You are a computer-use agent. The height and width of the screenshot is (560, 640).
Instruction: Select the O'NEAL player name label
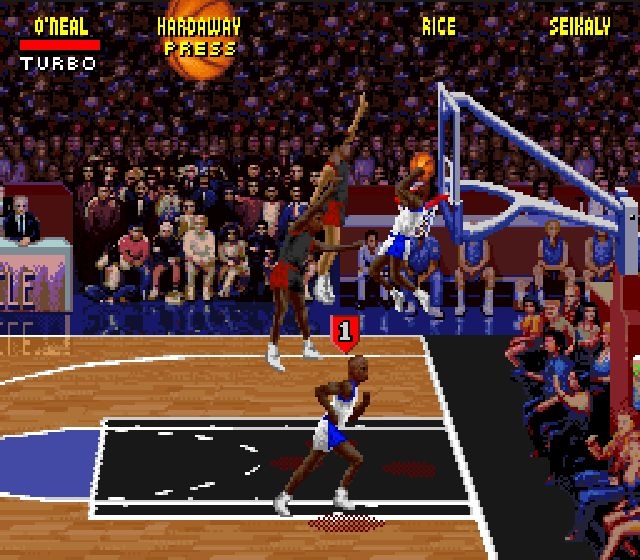(60, 26)
